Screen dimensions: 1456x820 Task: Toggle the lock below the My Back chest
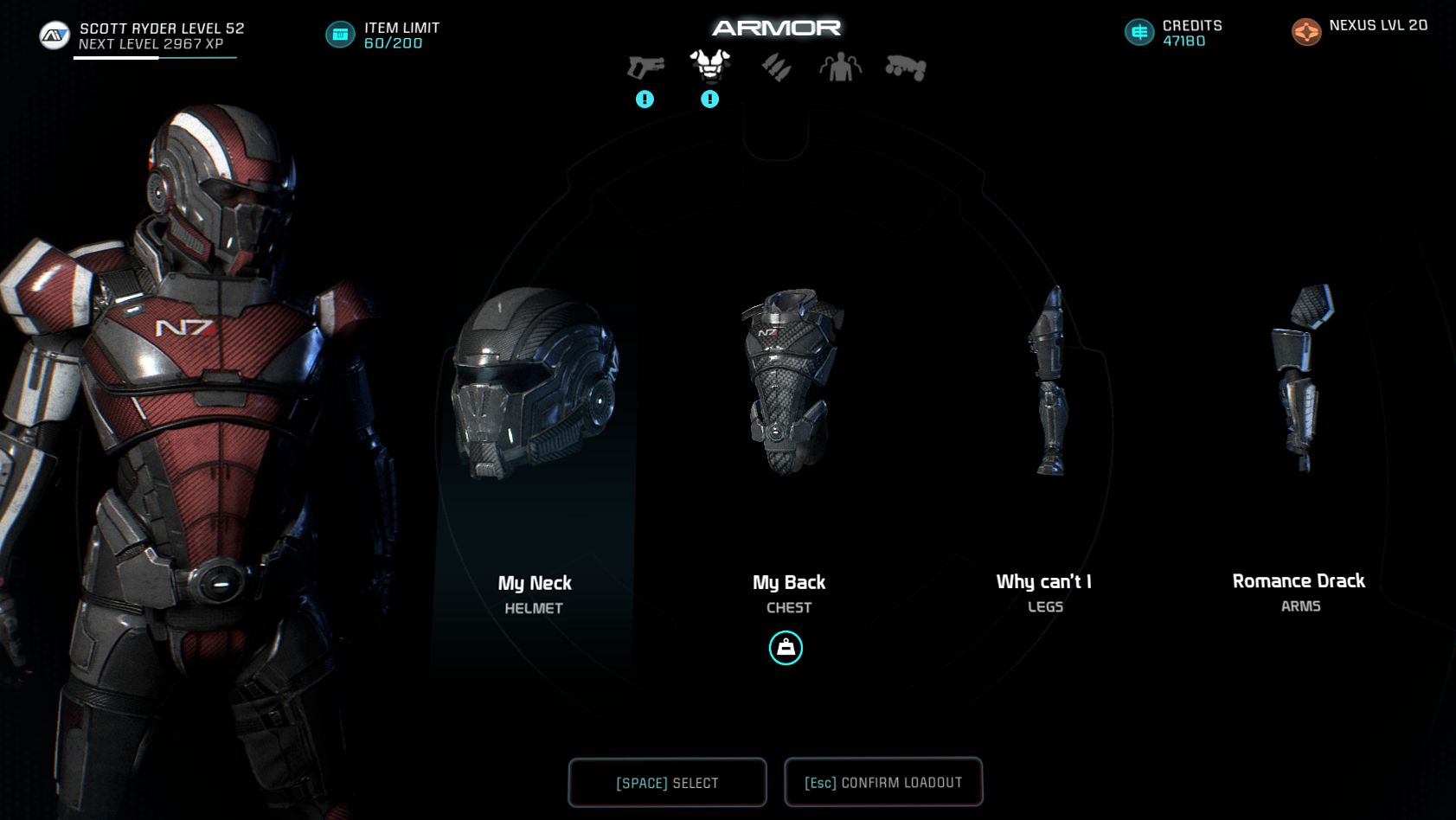[786, 648]
